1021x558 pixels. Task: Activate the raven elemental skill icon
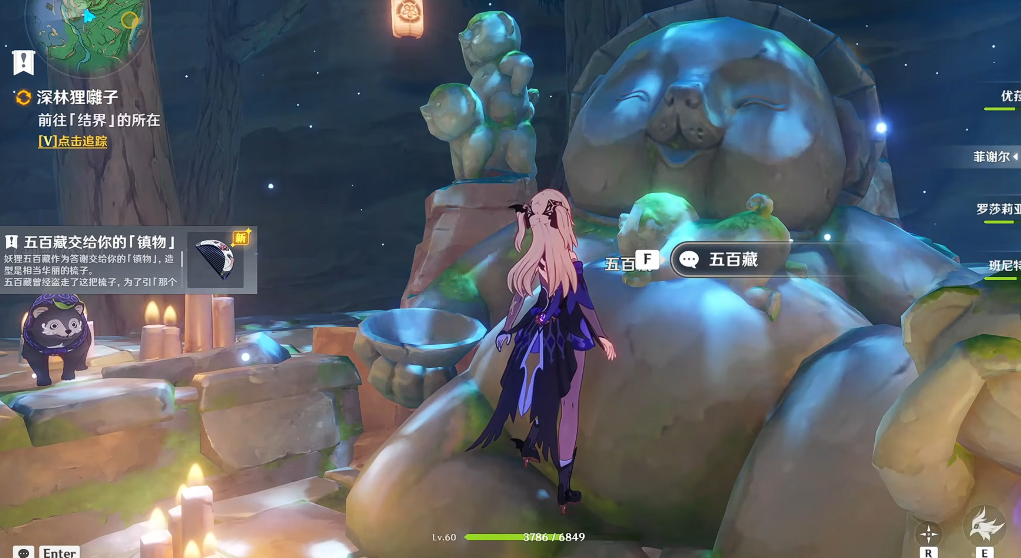985,525
